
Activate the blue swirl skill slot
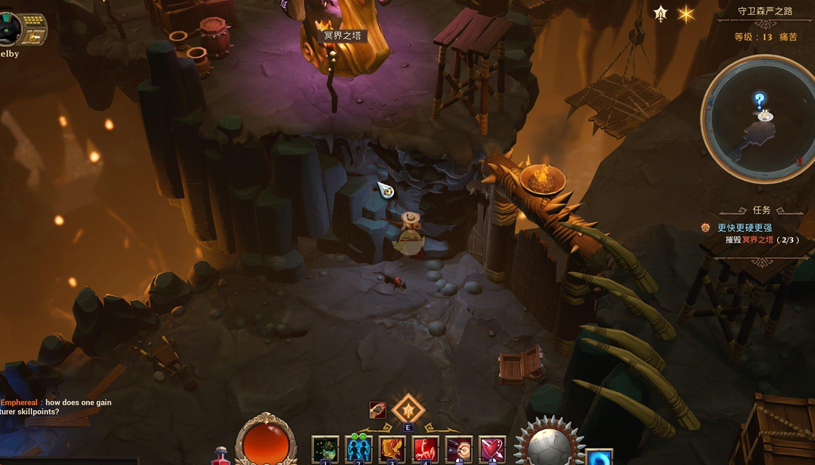coord(599,458)
